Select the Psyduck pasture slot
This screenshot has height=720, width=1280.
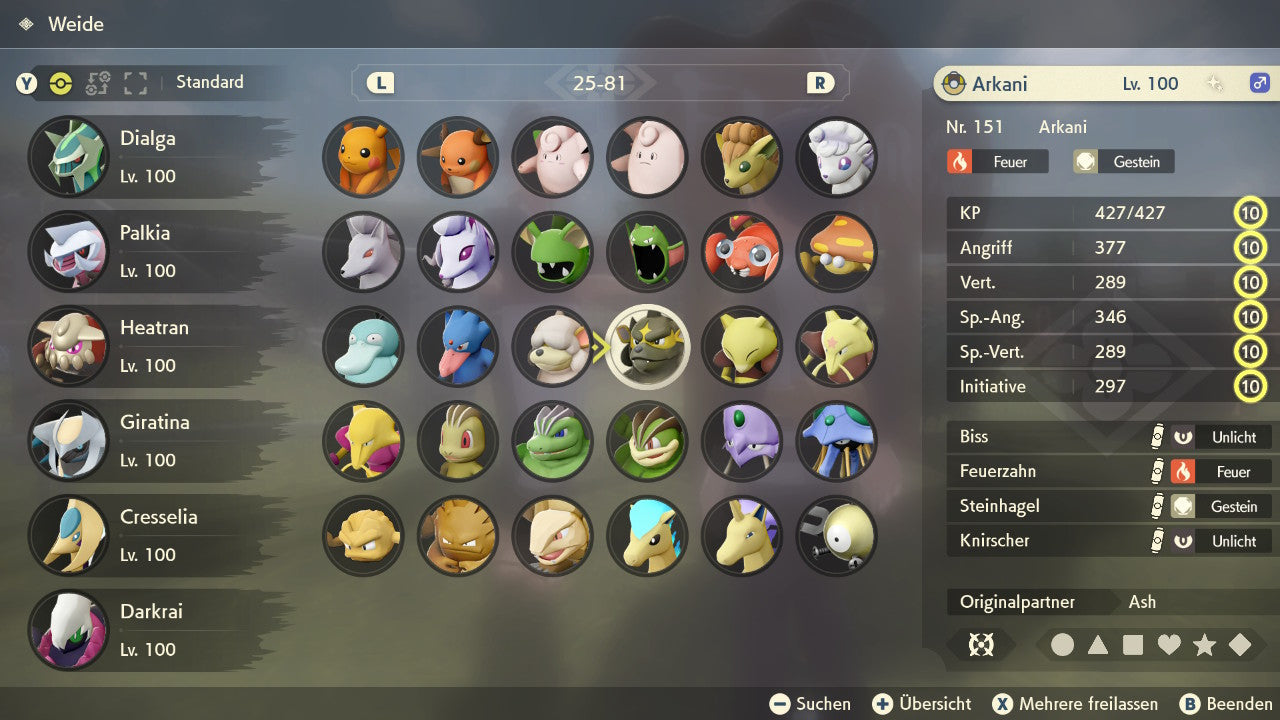(363, 346)
